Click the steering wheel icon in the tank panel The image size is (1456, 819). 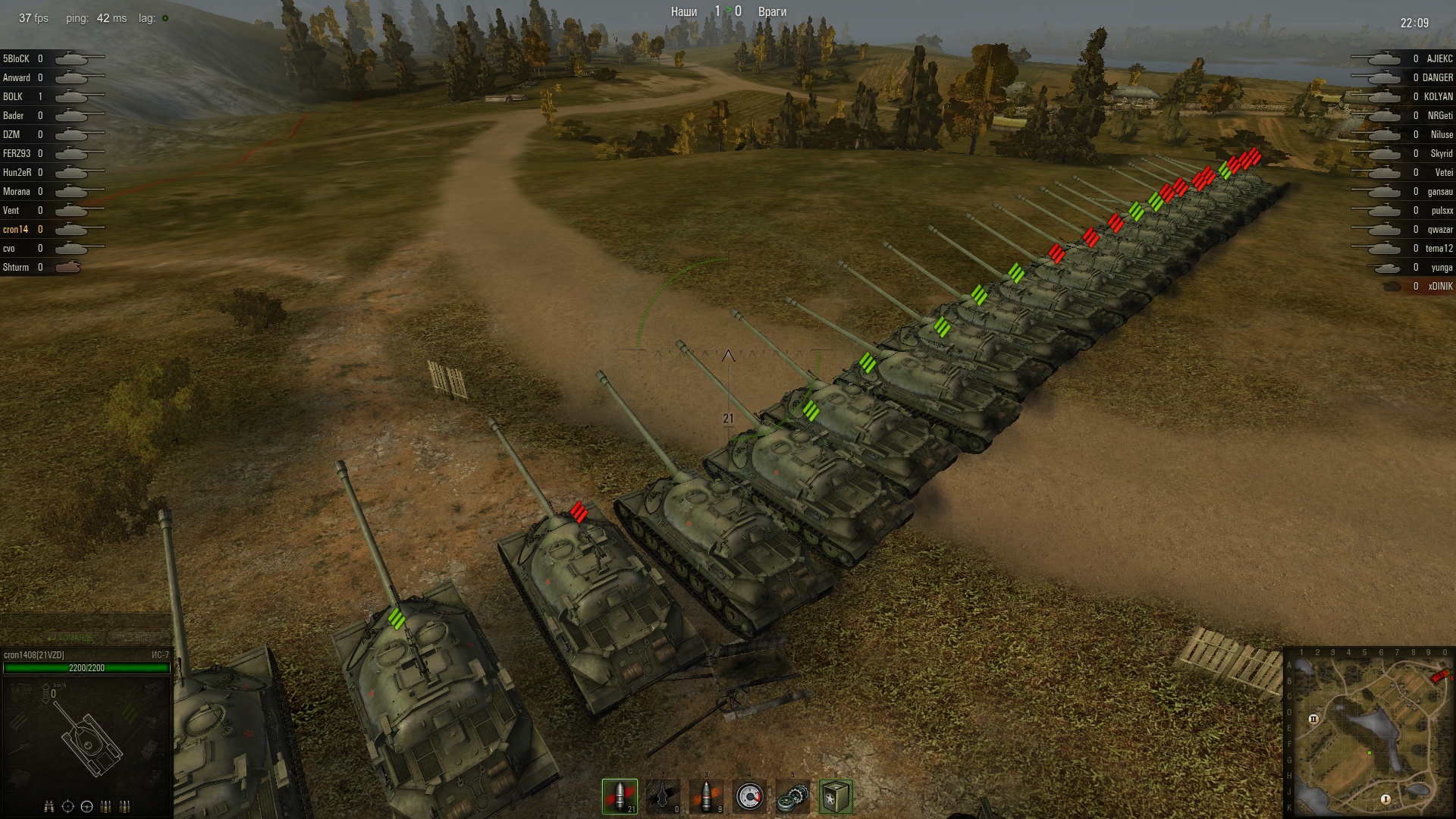point(86,806)
